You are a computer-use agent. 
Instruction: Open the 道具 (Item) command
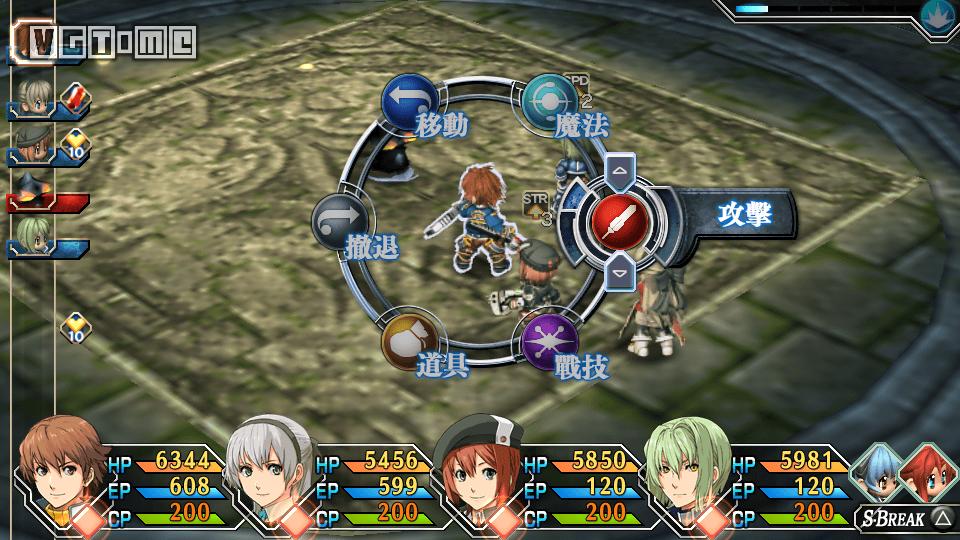[x=409, y=340]
